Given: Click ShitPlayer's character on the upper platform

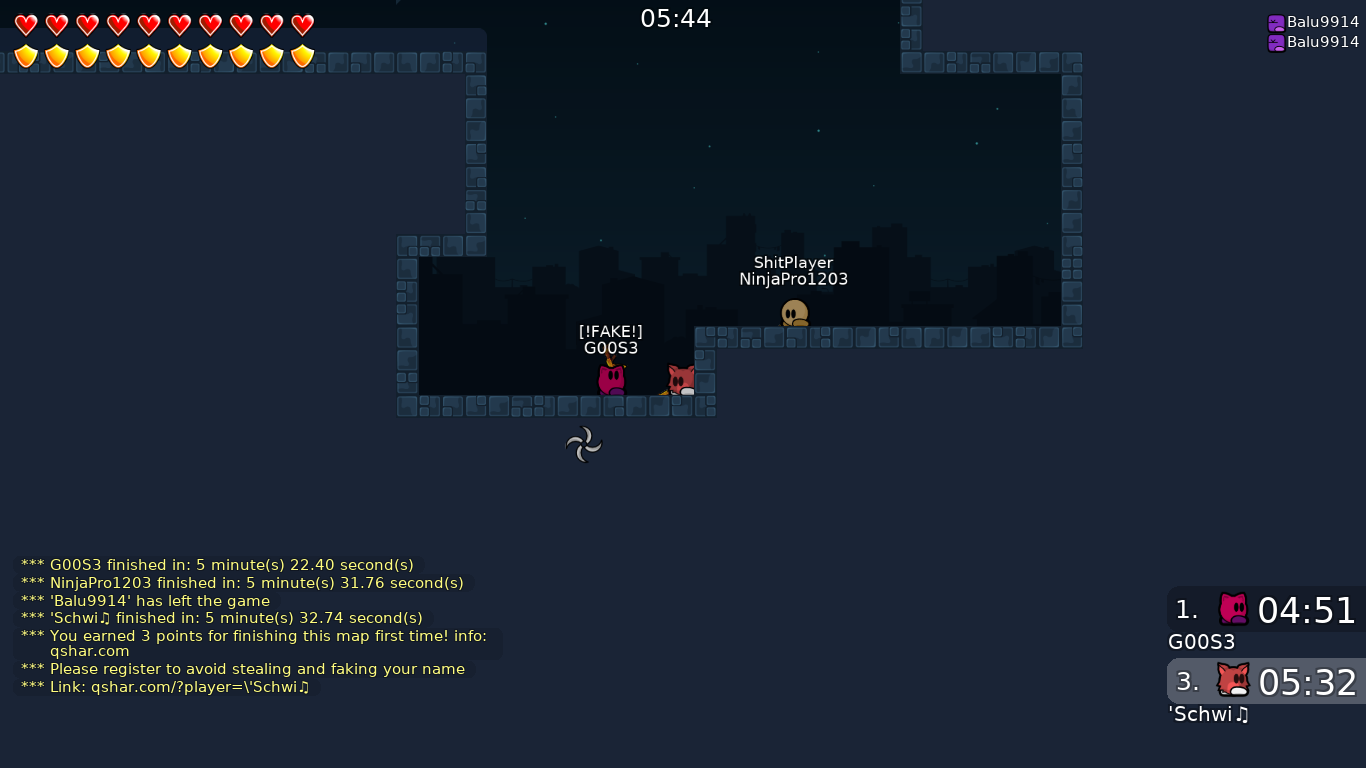Looking at the screenshot, I should coord(793,313).
